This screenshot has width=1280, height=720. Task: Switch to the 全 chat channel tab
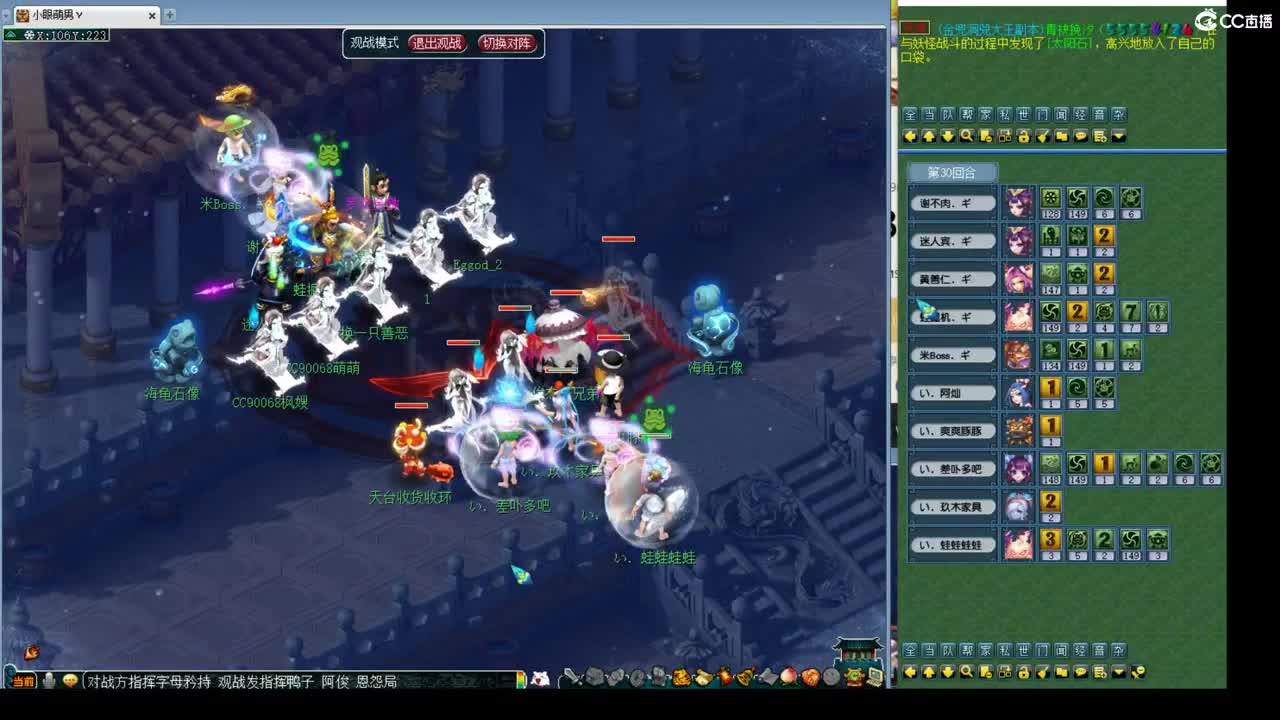point(909,114)
